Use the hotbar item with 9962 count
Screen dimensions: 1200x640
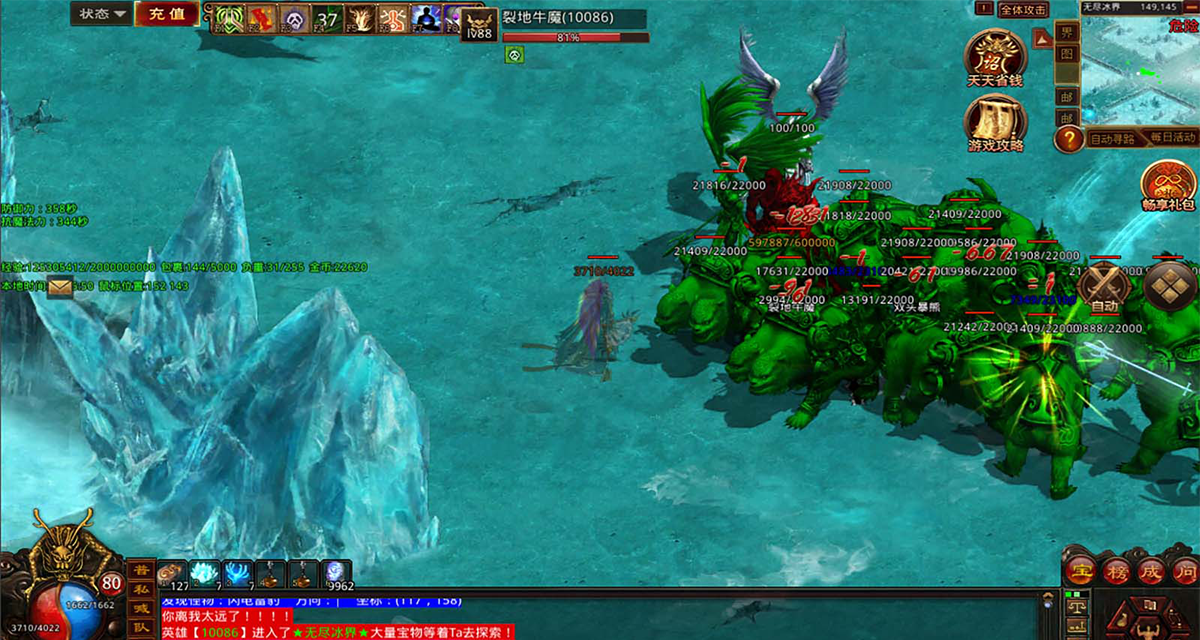[335, 574]
